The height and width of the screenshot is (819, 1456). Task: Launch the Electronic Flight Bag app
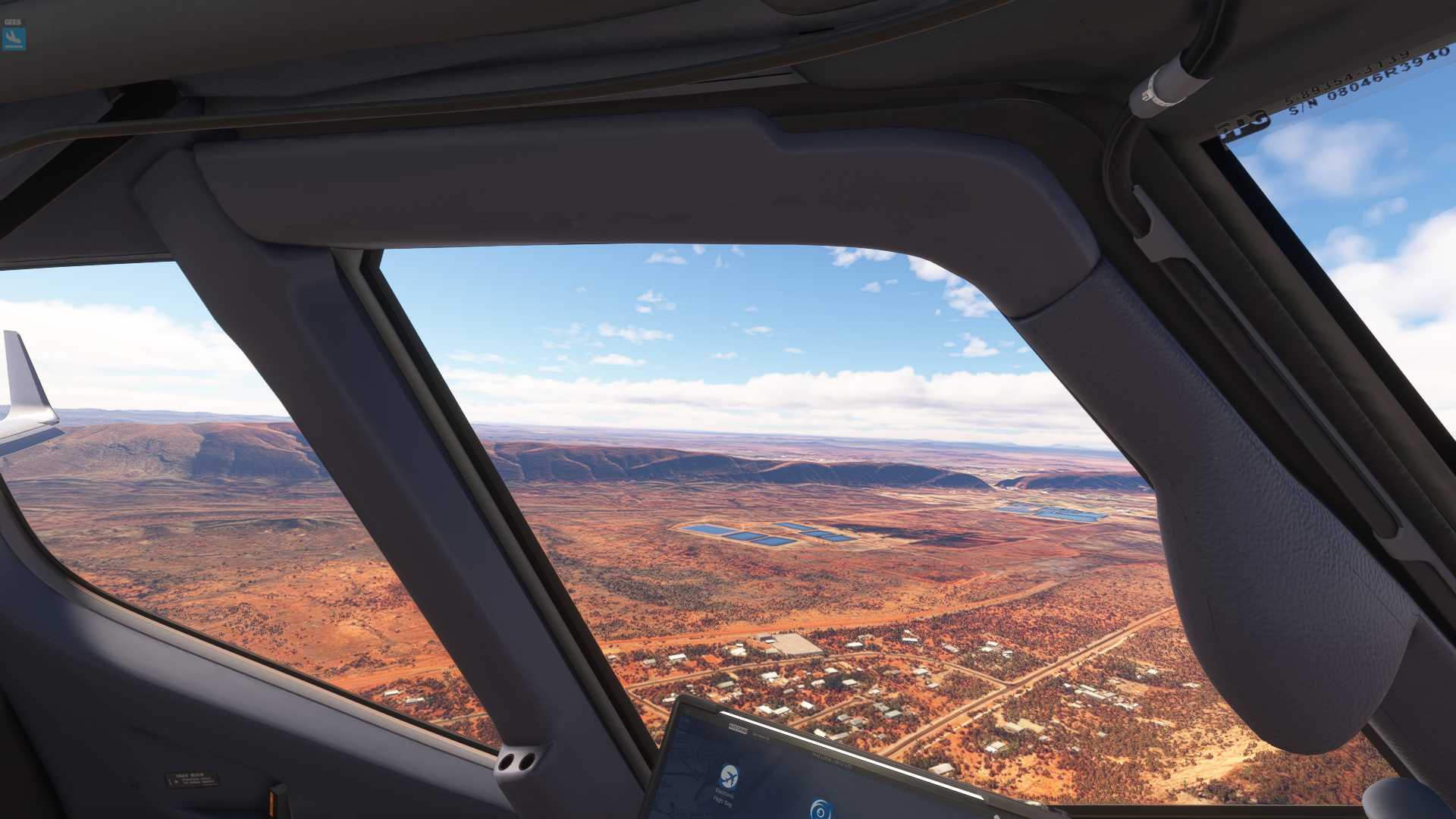click(728, 777)
